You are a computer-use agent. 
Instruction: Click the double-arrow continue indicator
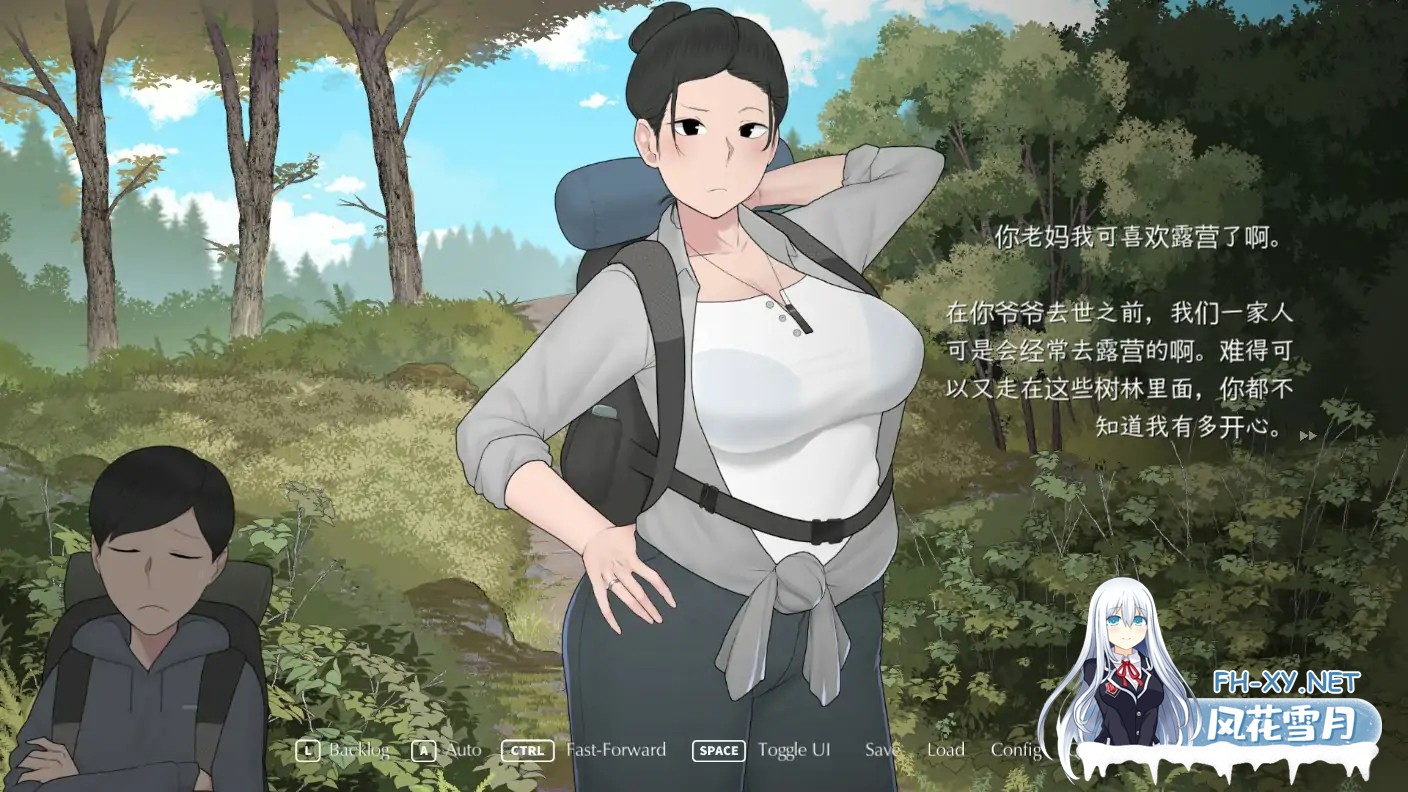(1306, 435)
